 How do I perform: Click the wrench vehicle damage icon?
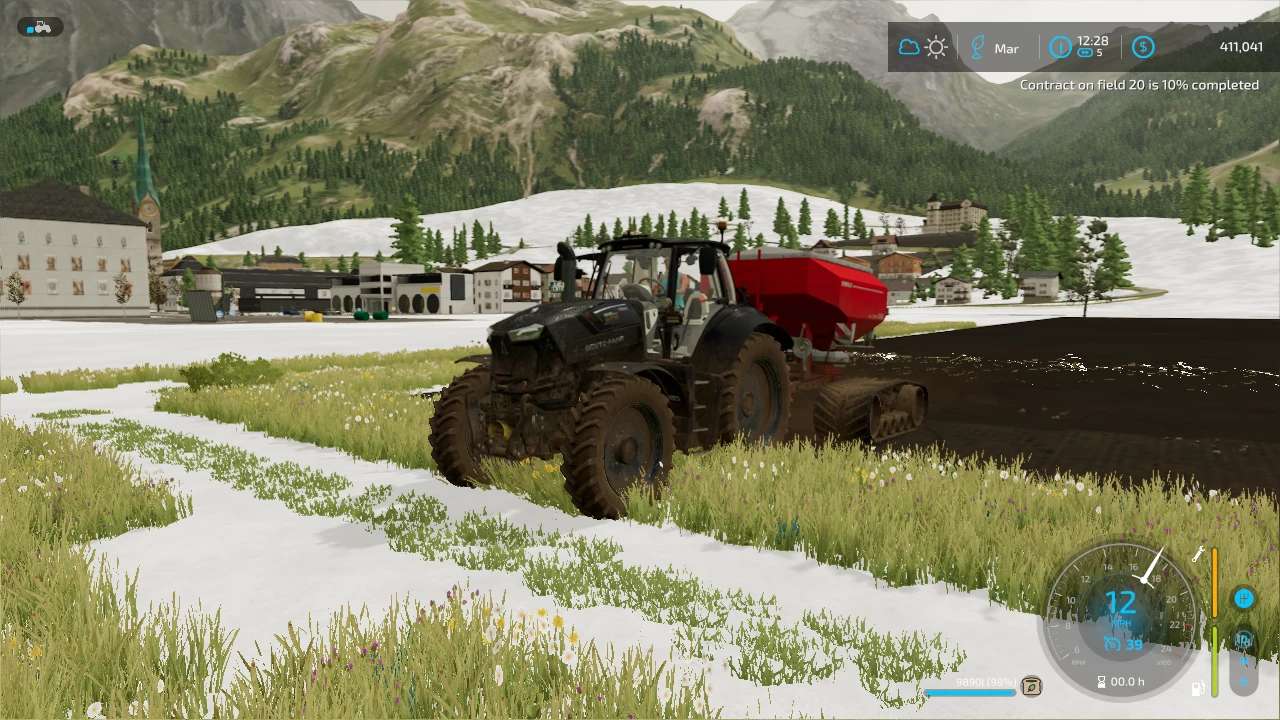(1198, 554)
